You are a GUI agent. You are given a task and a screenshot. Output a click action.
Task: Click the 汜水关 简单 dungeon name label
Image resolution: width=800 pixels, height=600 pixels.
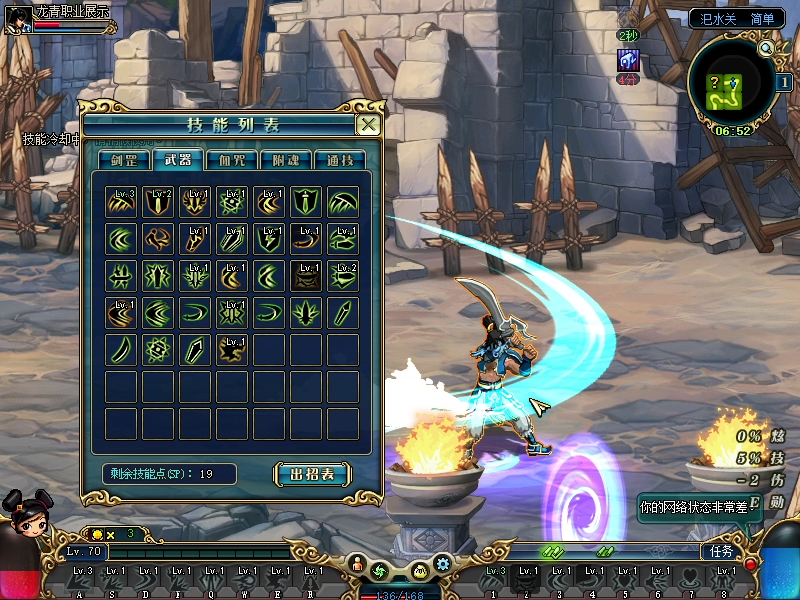coord(737,18)
